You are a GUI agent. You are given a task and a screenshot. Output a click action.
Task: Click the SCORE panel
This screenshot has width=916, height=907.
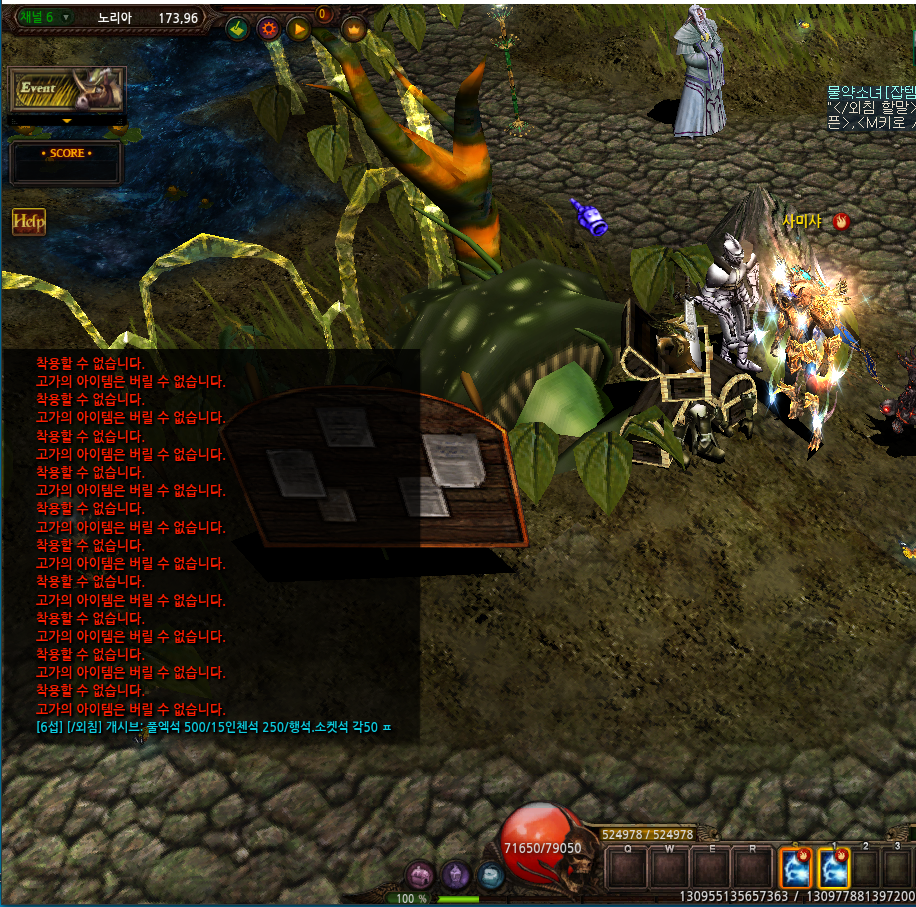[66, 162]
